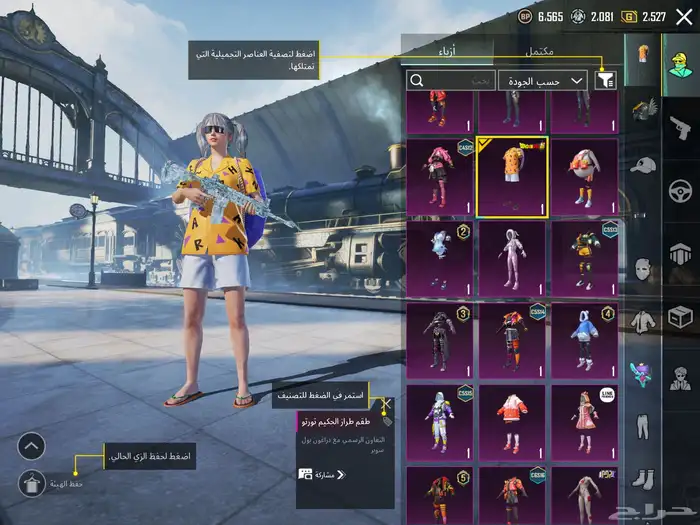Select the orange puffer jacket outfit
The image size is (700, 525).
click(x=512, y=423)
